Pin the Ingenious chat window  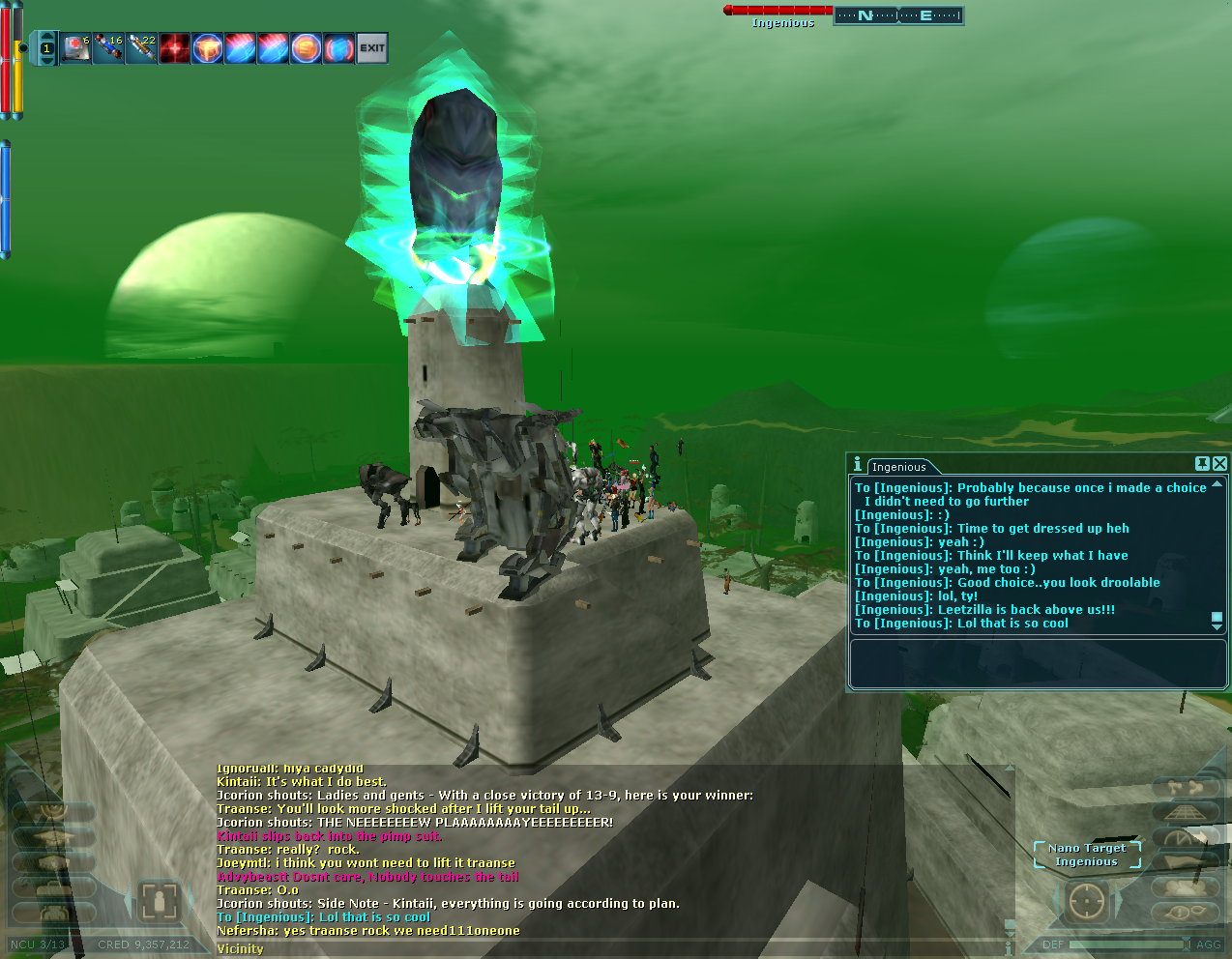coord(1202,464)
